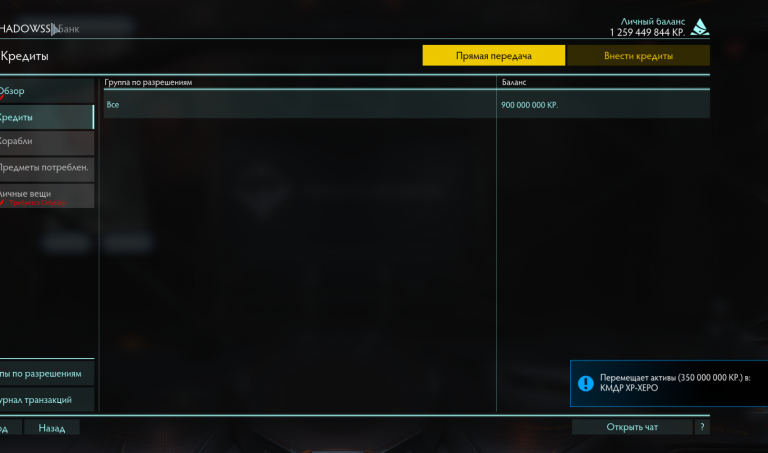The height and width of the screenshot is (453, 768).
Task: Click the asset transfer notification popup
Action: 669,384
